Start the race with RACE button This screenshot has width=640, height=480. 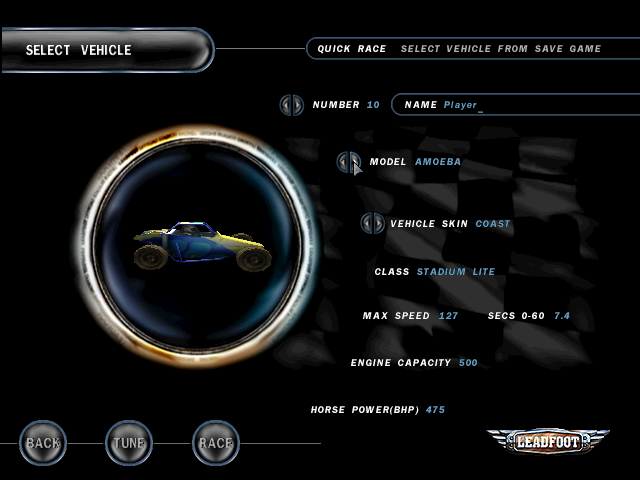[x=216, y=442]
